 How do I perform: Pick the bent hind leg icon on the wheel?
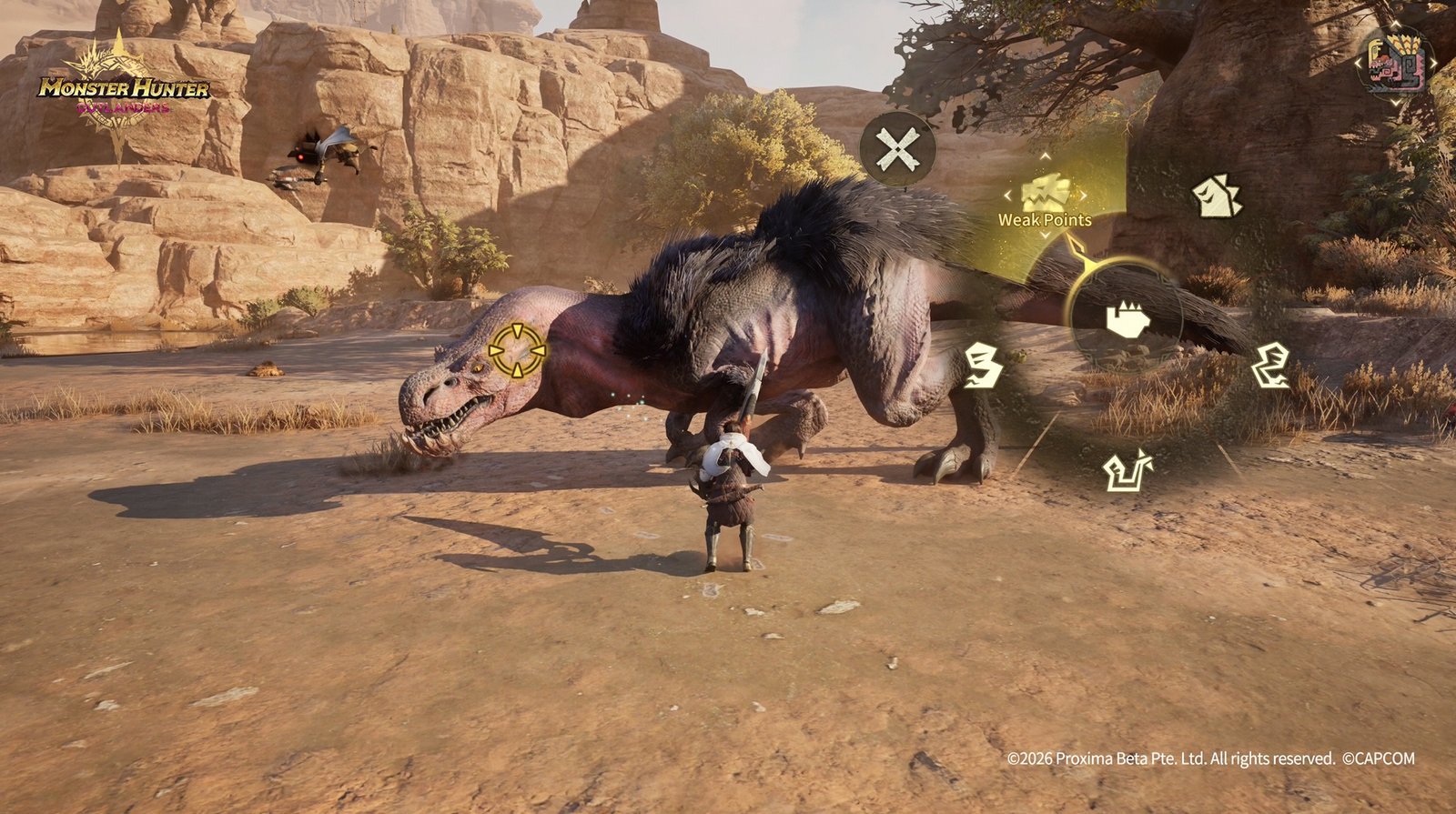pos(1271,366)
